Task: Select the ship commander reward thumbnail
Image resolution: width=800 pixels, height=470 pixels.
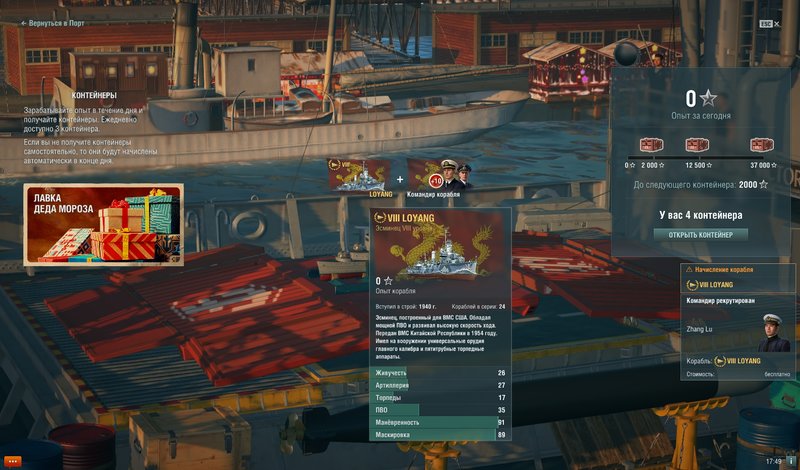Action: point(438,173)
